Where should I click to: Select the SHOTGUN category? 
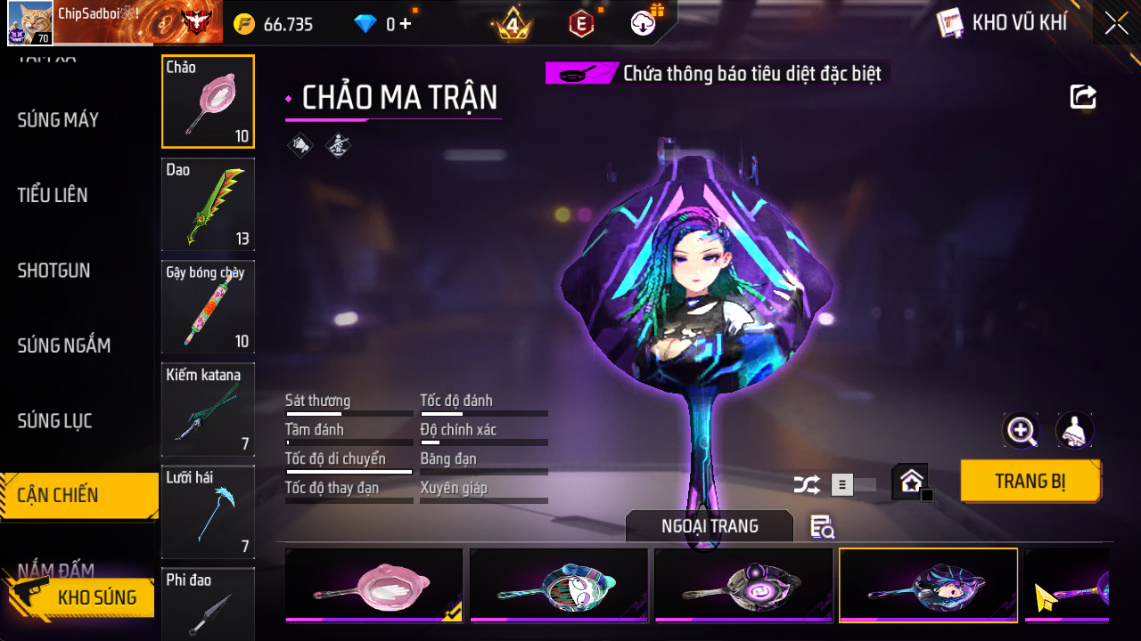pyautogui.click(x=54, y=270)
